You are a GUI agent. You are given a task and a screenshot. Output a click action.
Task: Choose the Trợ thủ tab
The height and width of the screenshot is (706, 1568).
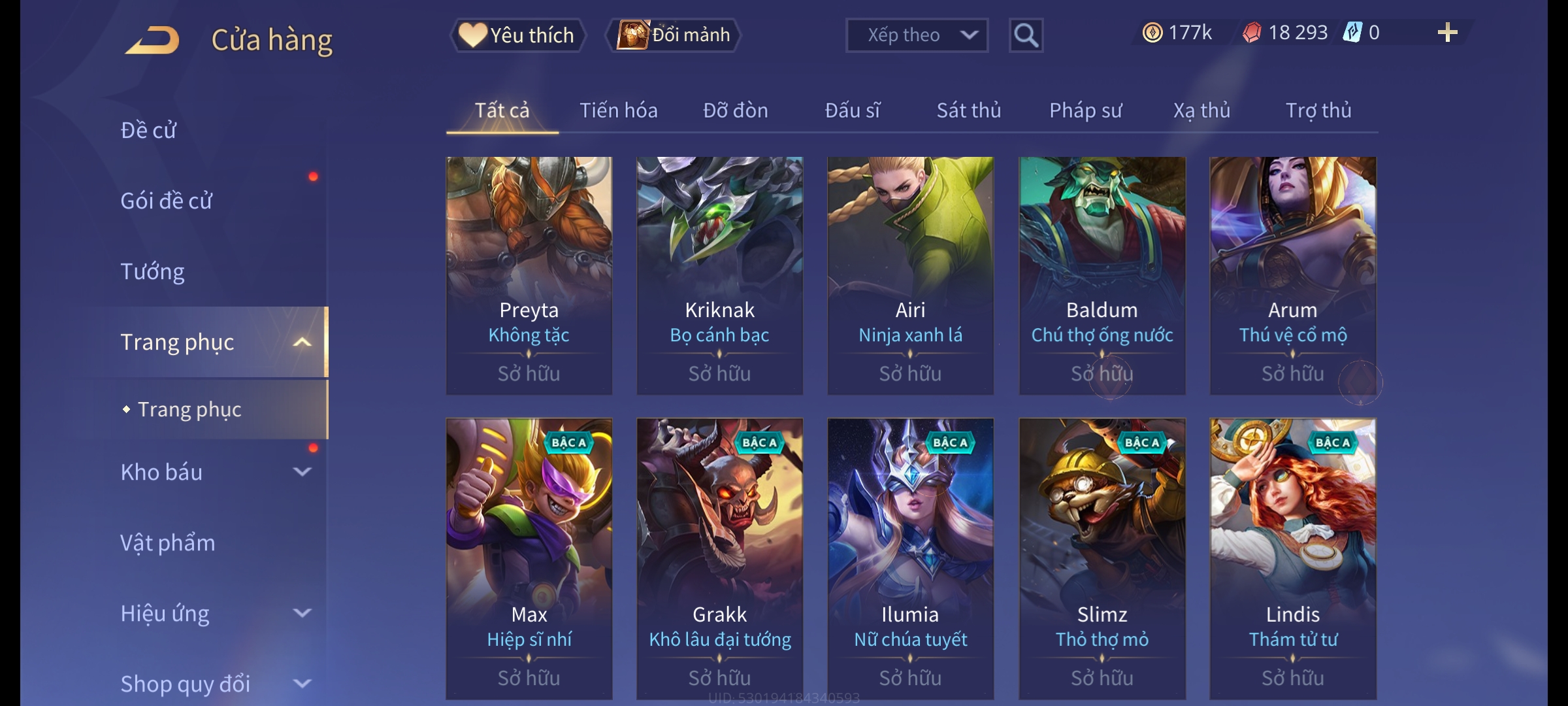click(1318, 110)
